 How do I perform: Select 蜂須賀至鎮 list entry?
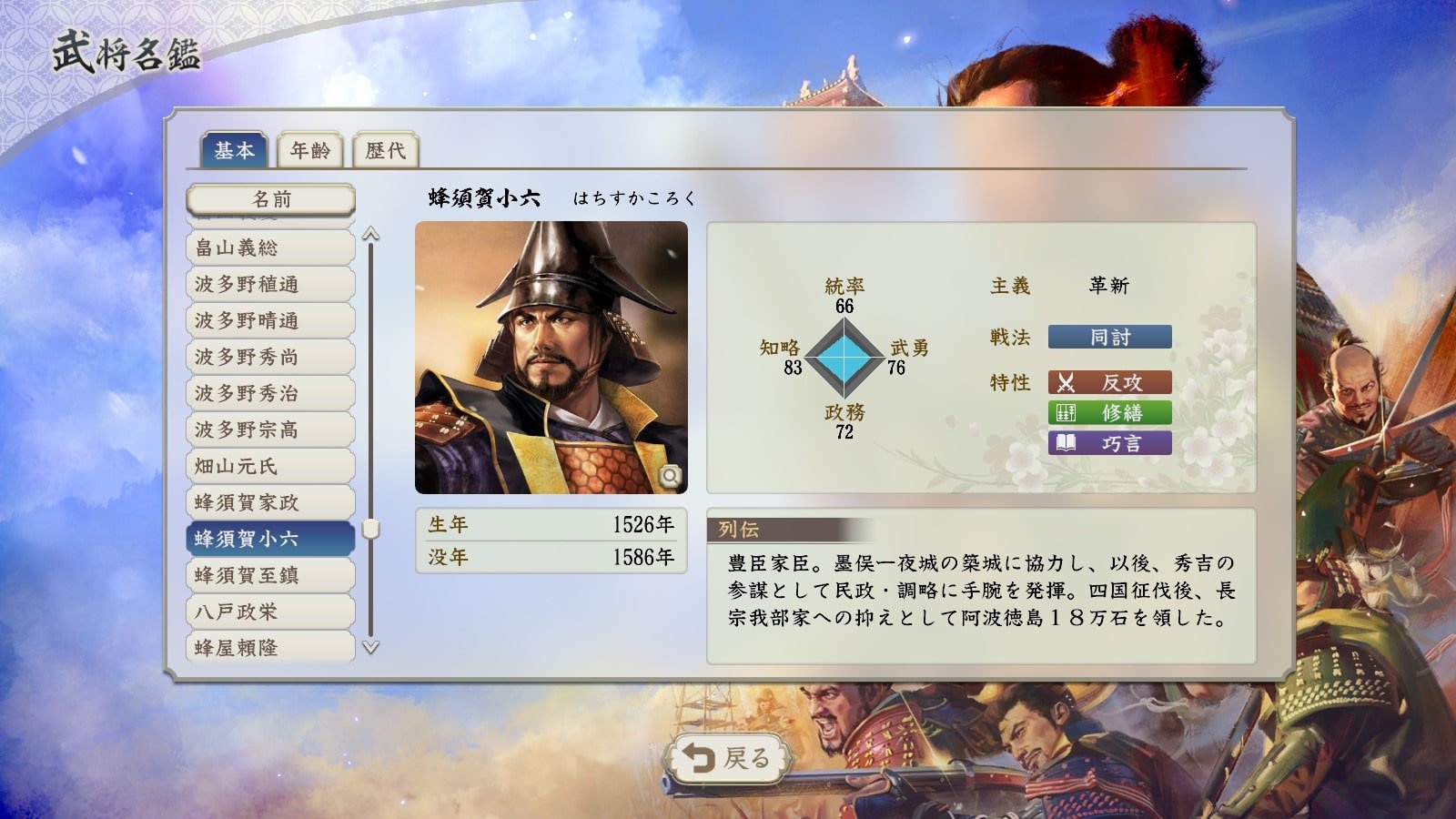270,575
